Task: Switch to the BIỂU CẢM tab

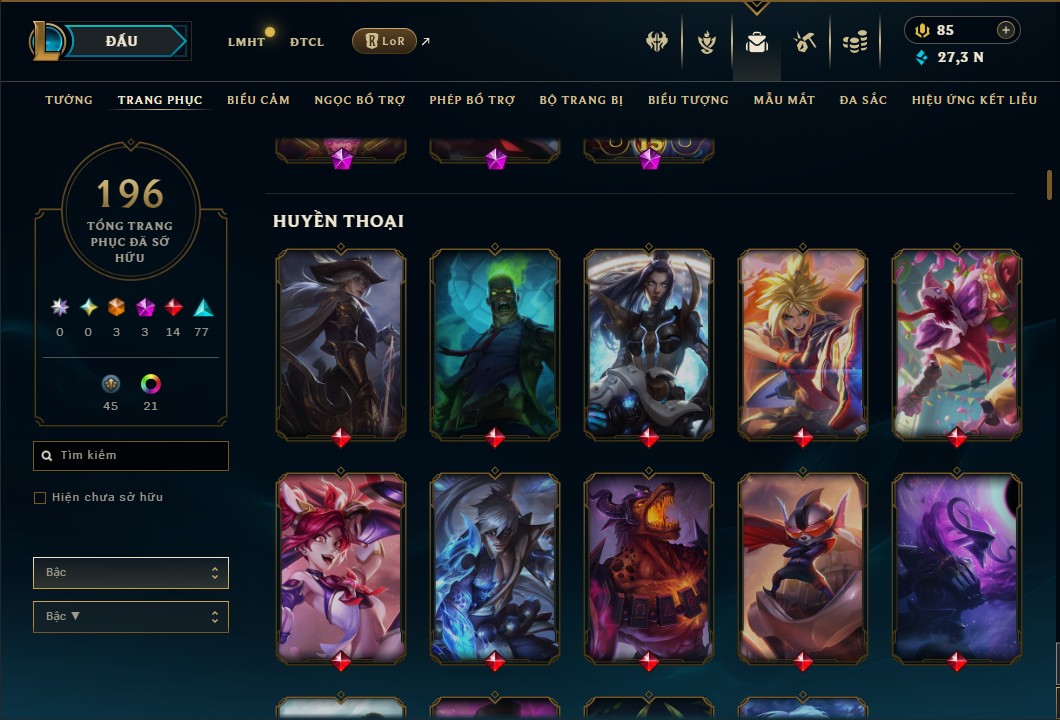Action: [258, 100]
